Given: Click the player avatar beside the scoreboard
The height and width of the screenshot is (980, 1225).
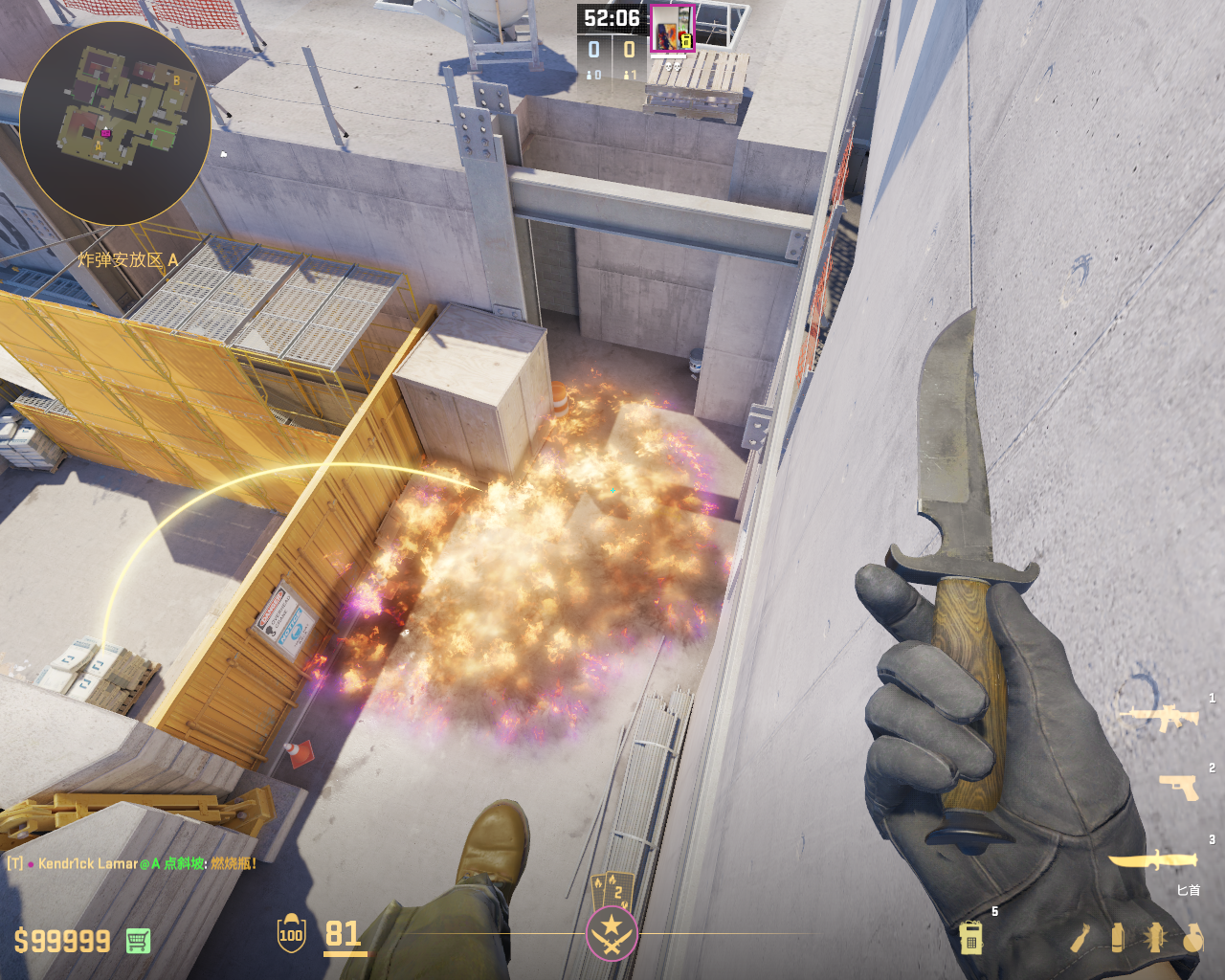Looking at the screenshot, I should (672, 28).
